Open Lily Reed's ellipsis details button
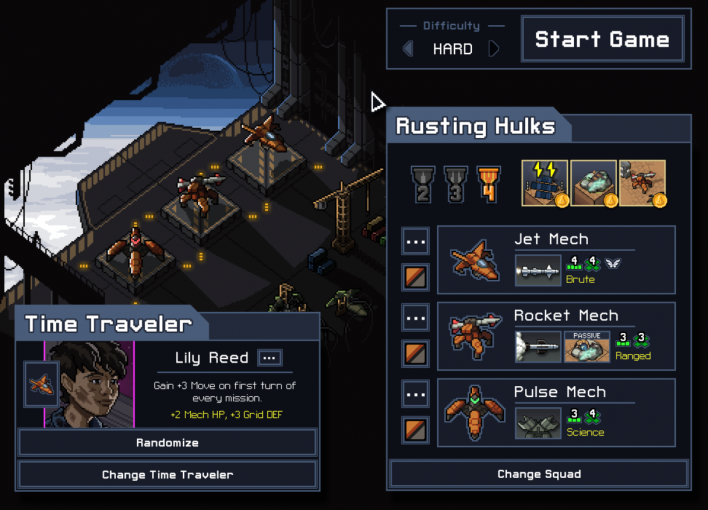The image size is (708, 510). tap(270, 358)
